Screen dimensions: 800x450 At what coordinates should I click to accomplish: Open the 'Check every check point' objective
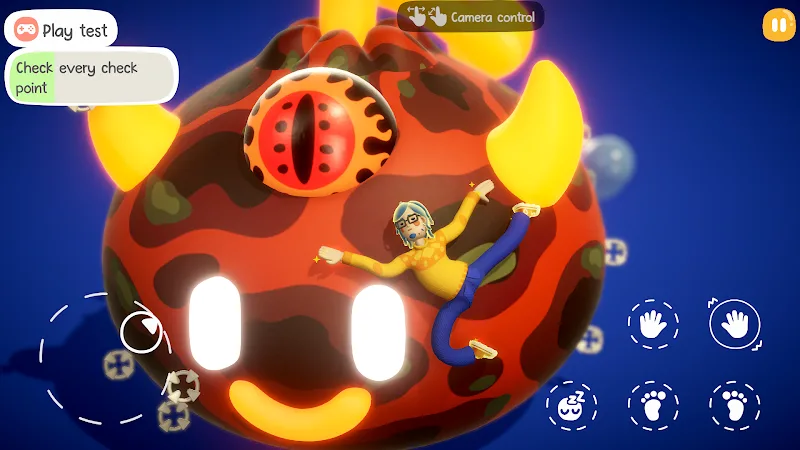(91, 77)
